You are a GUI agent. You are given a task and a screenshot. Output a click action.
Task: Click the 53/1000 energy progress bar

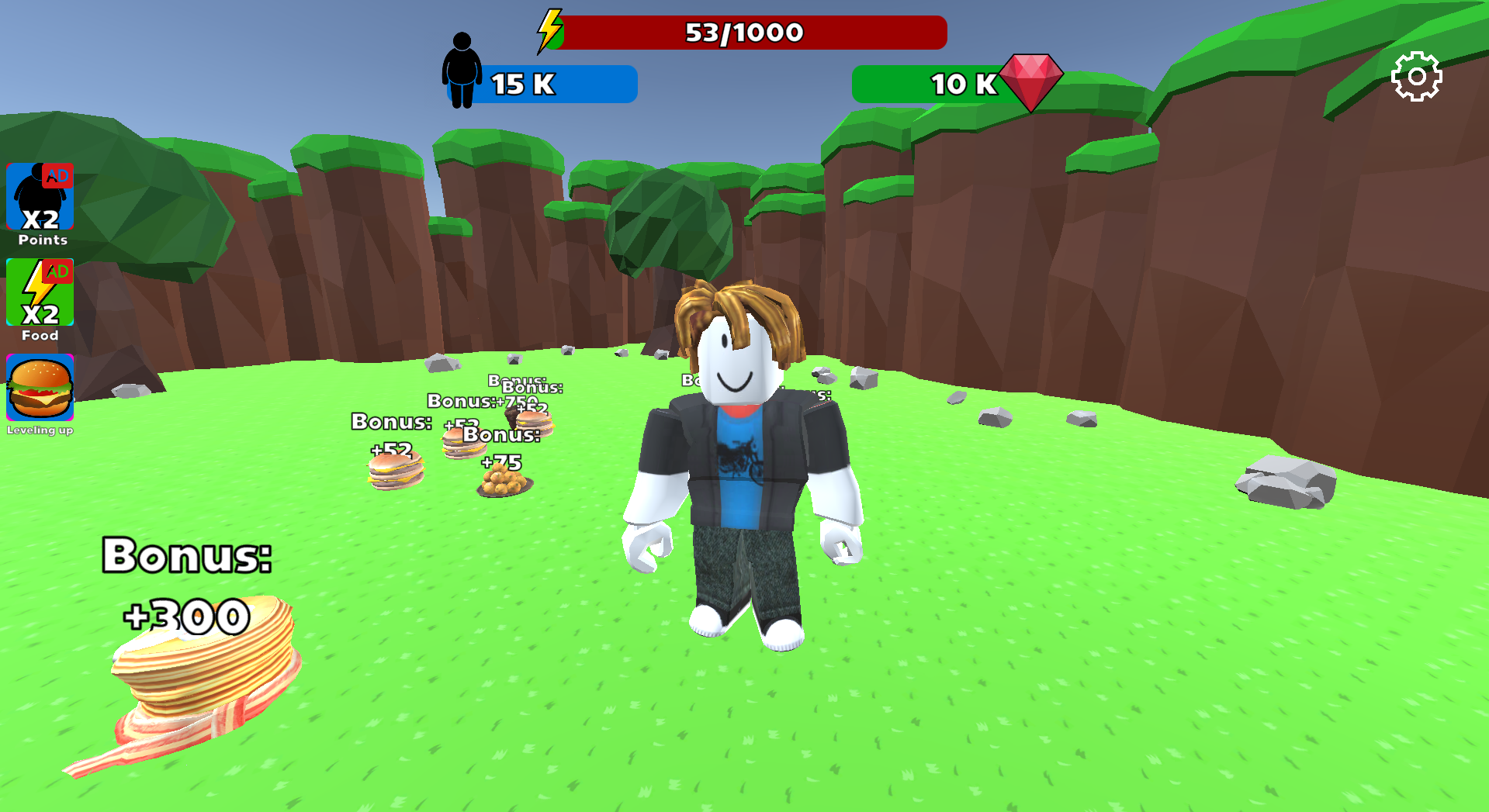(x=745, y=32)
